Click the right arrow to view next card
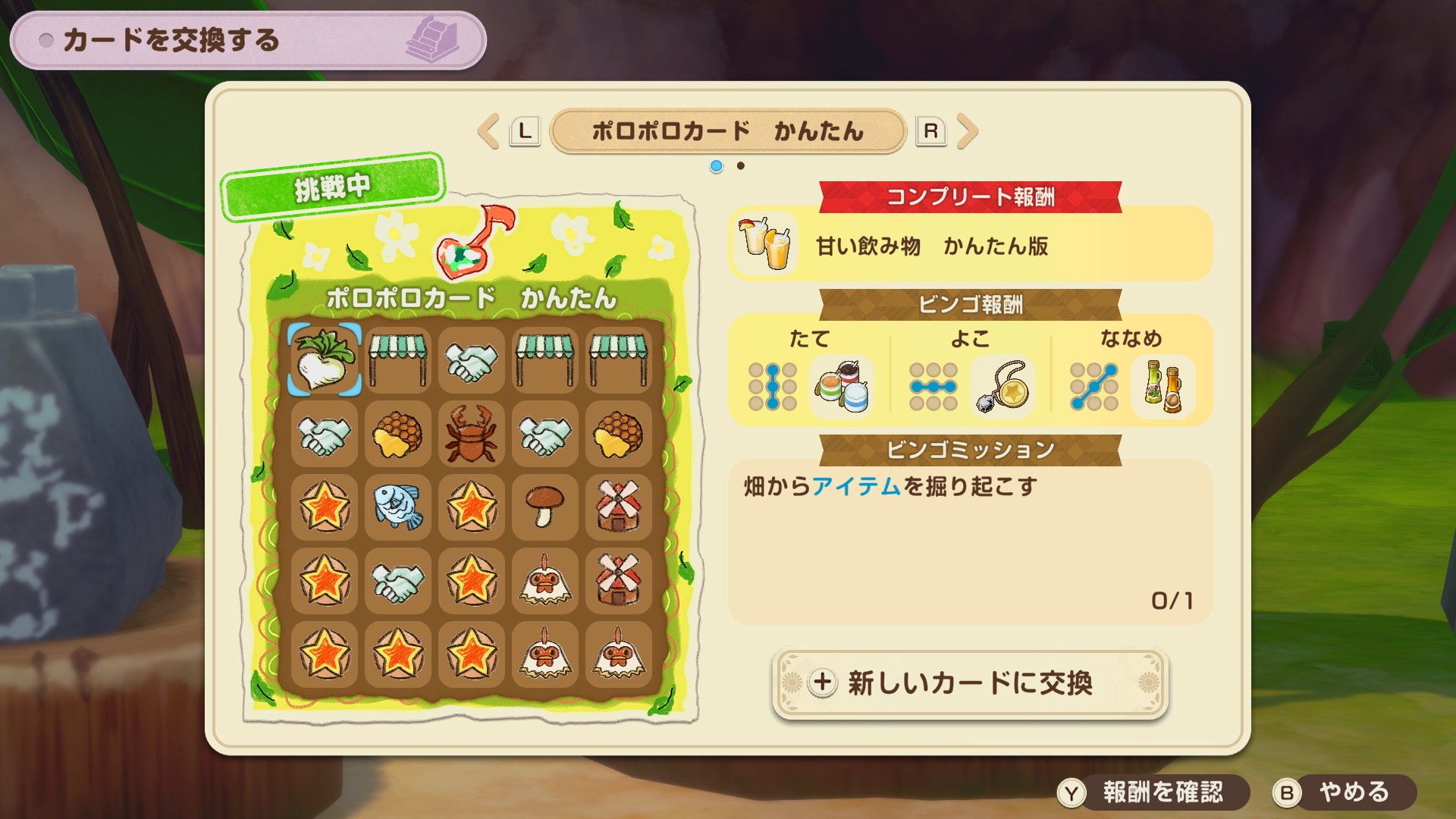The height and width of the screenshot is (819, 1456). pyautogui.click(x=968, y=130)
